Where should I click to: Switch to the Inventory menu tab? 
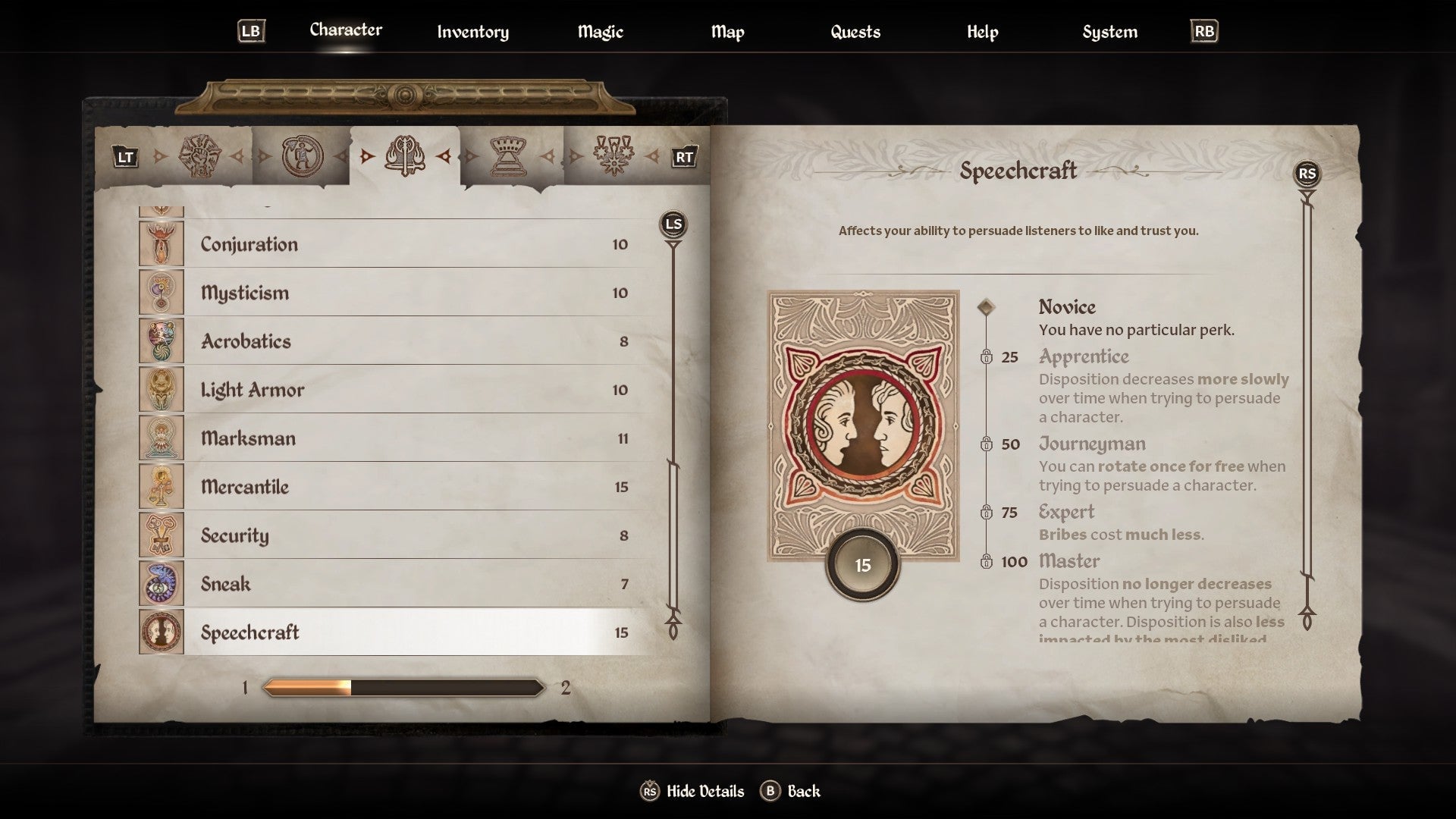(472, 32)
